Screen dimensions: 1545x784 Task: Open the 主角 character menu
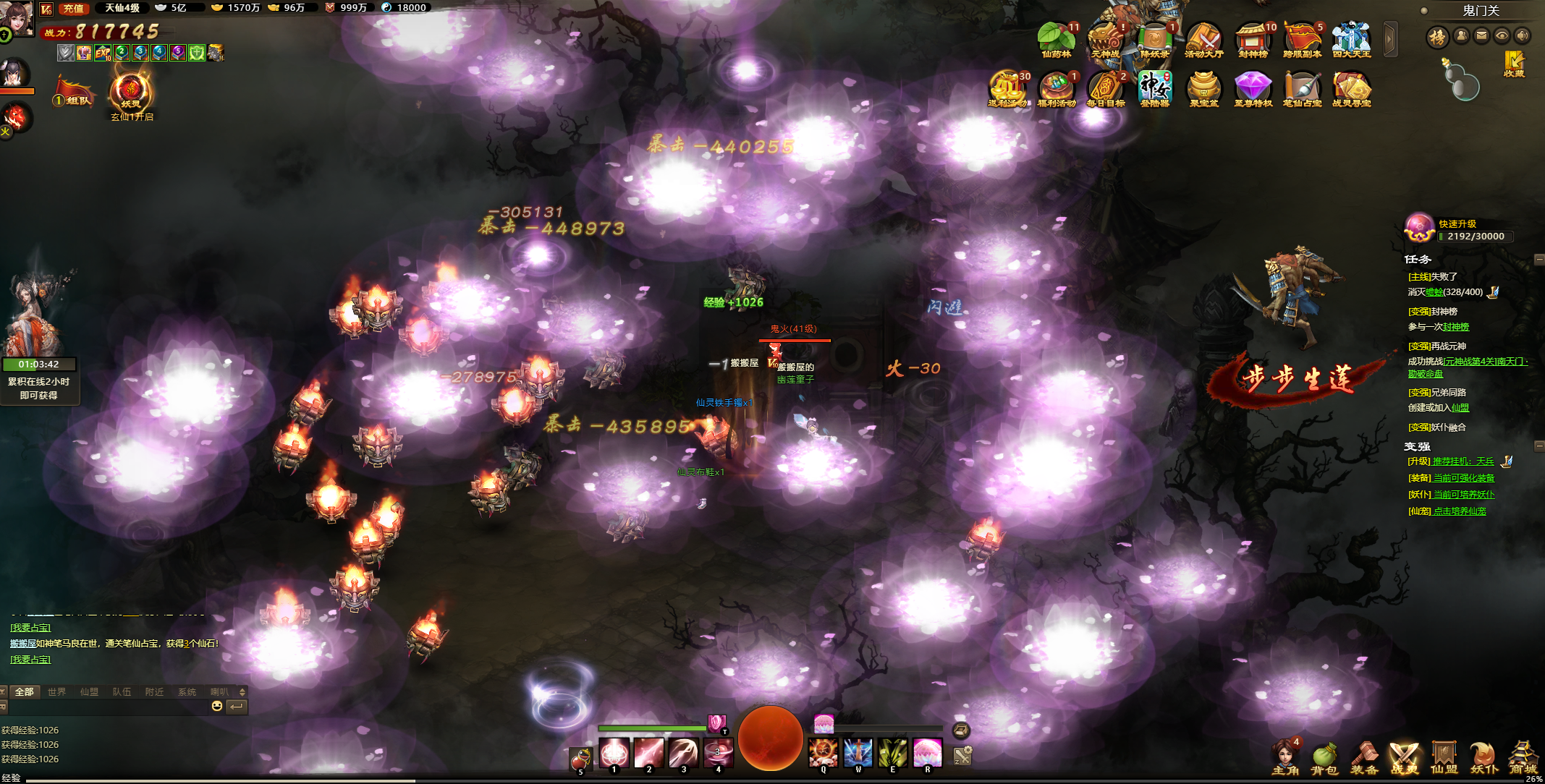pyautogui.click(x=1284, y=758)
